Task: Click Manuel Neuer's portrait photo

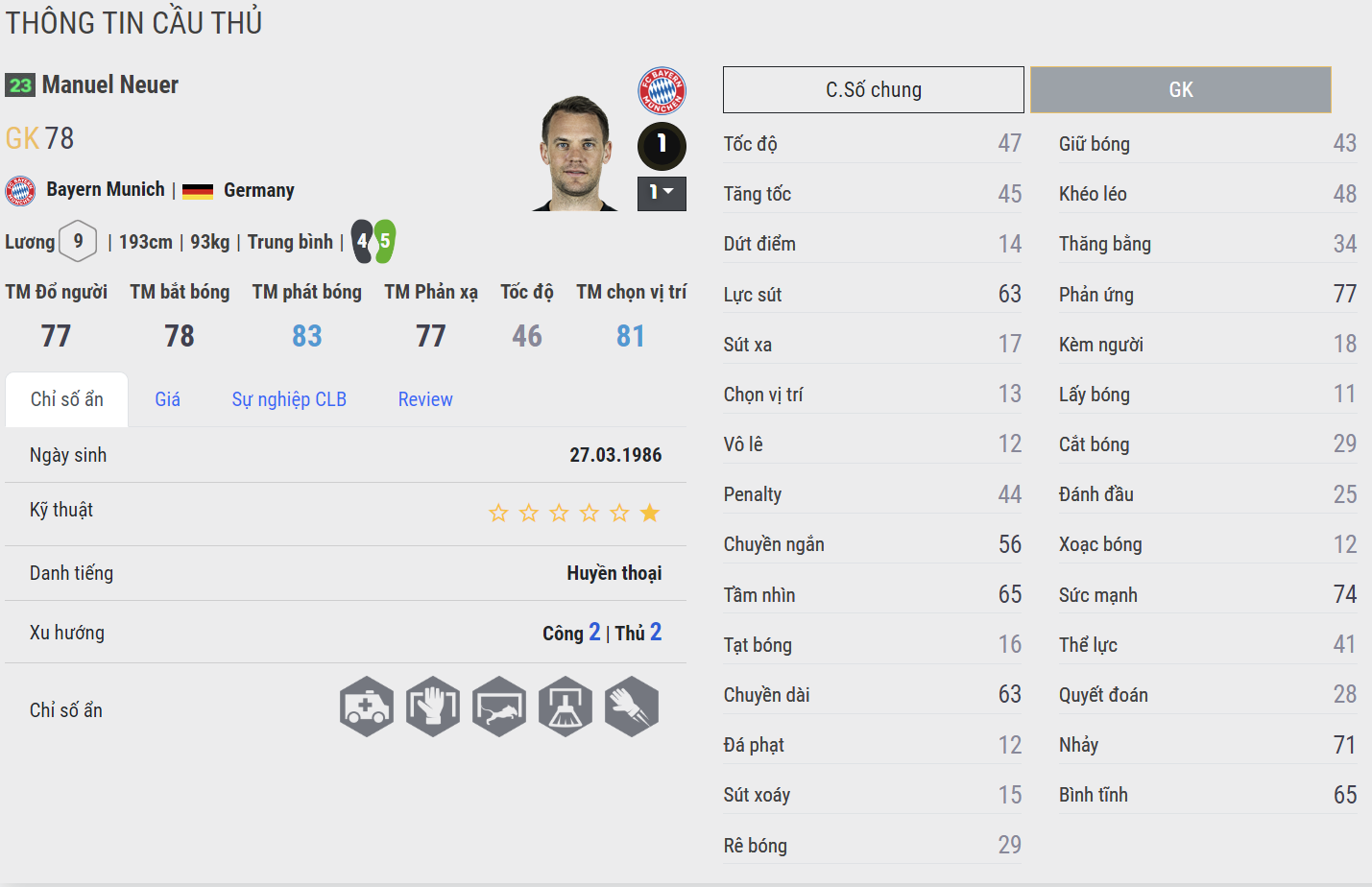Action: point(576,154)
